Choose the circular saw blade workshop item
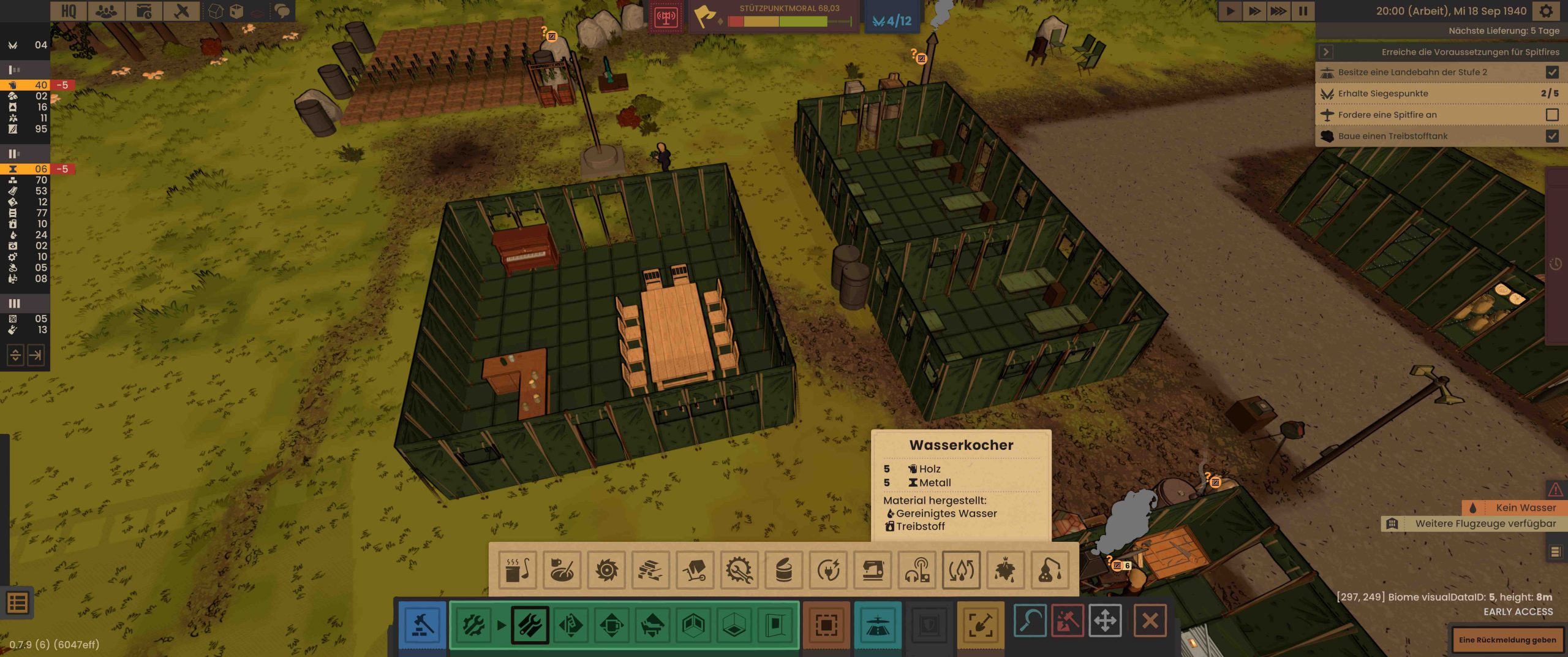Screen dimensions: 1568x657 [606, 571]
